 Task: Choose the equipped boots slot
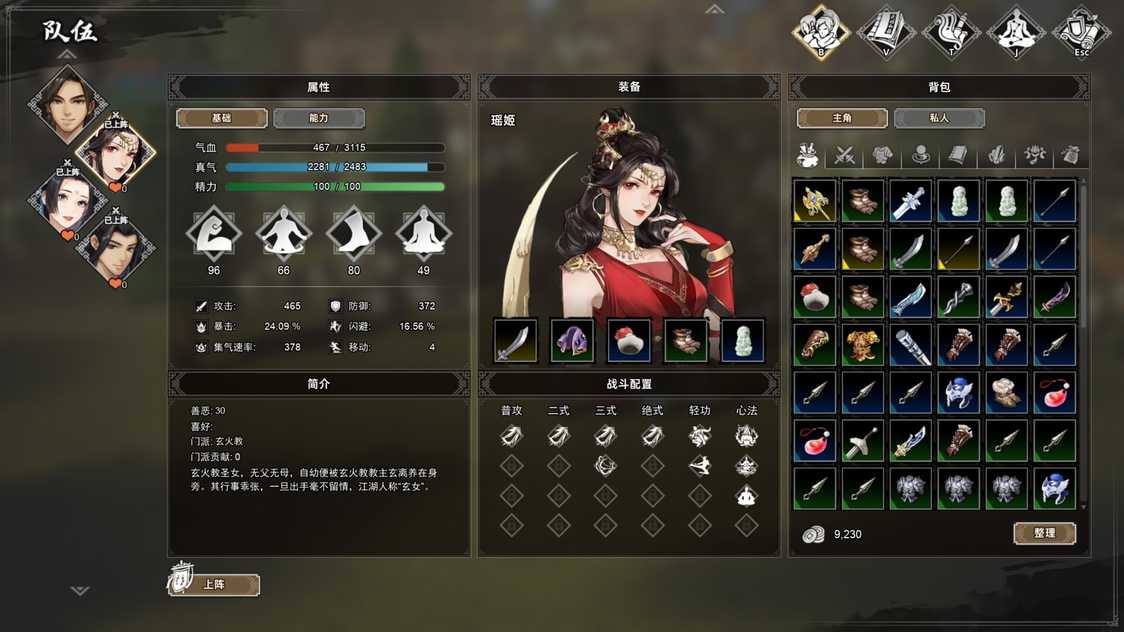(686, 341)
